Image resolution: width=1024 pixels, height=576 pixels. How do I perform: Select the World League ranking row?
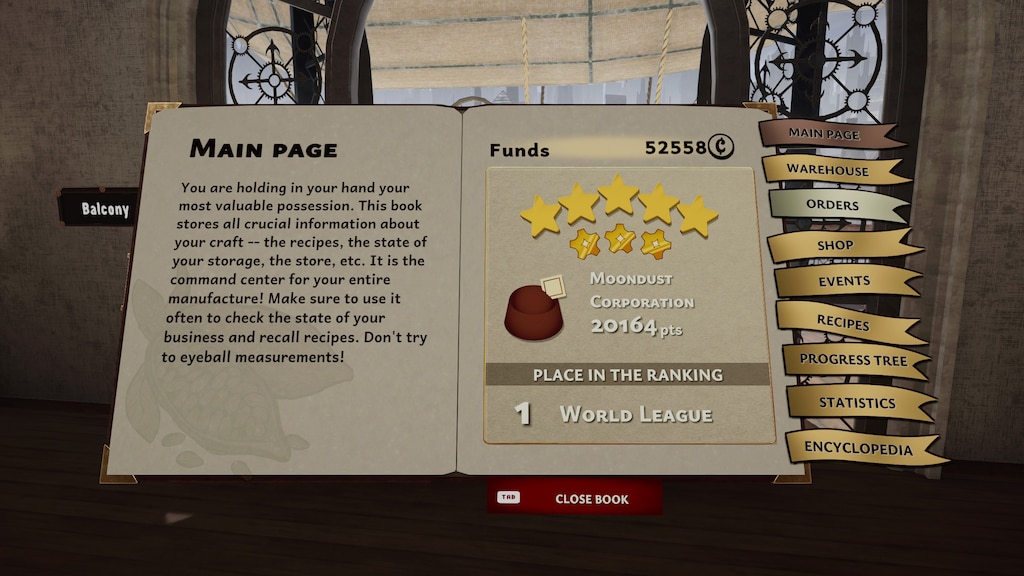(x=628, y=414)
